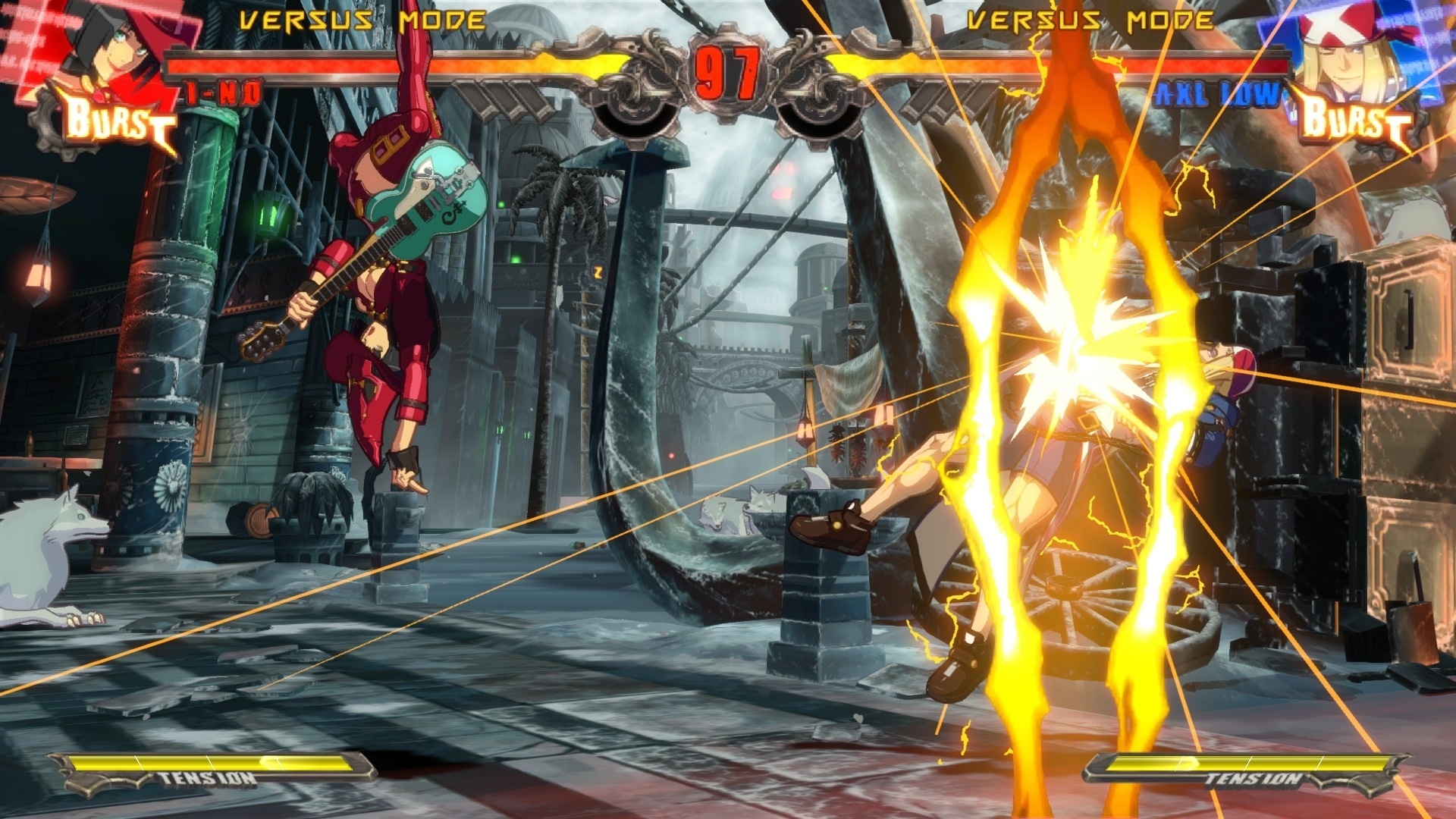Click the I-NO name plate

pos(224,91)
